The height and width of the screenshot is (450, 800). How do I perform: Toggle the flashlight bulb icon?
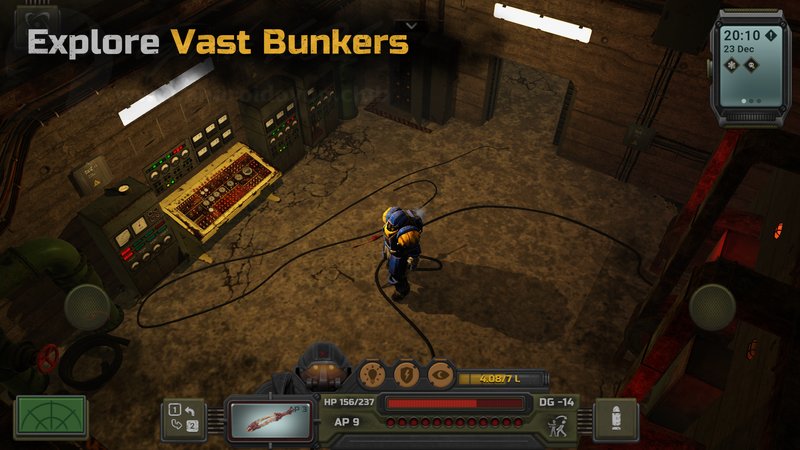tap(373, 374)
